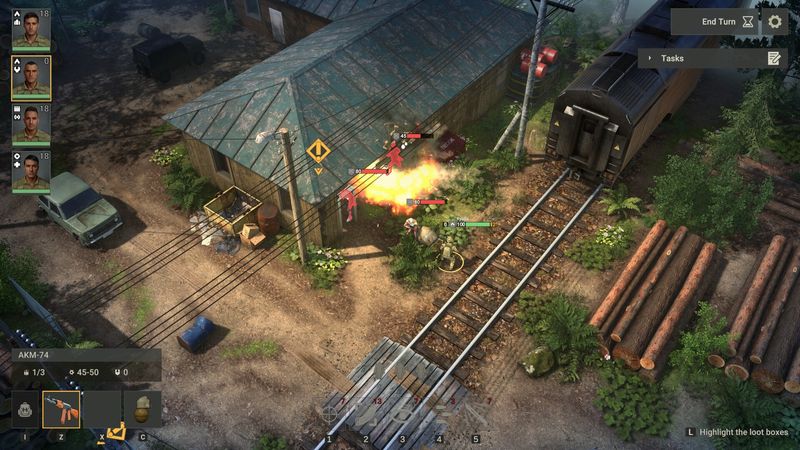
Task: Select the bottom soldier portrait with medic cross
Action: [x=31, y=172]
